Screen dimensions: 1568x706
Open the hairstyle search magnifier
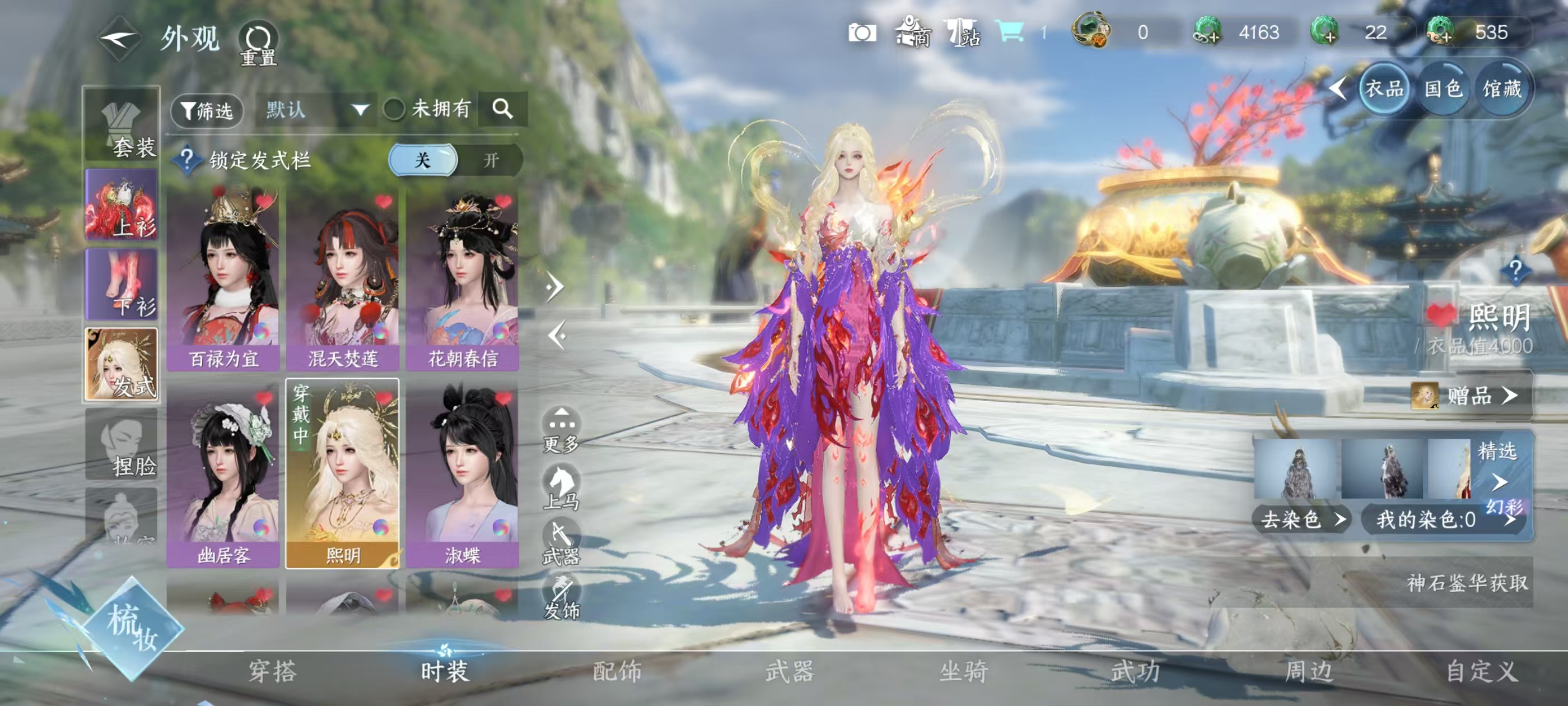tap(502, 109)
